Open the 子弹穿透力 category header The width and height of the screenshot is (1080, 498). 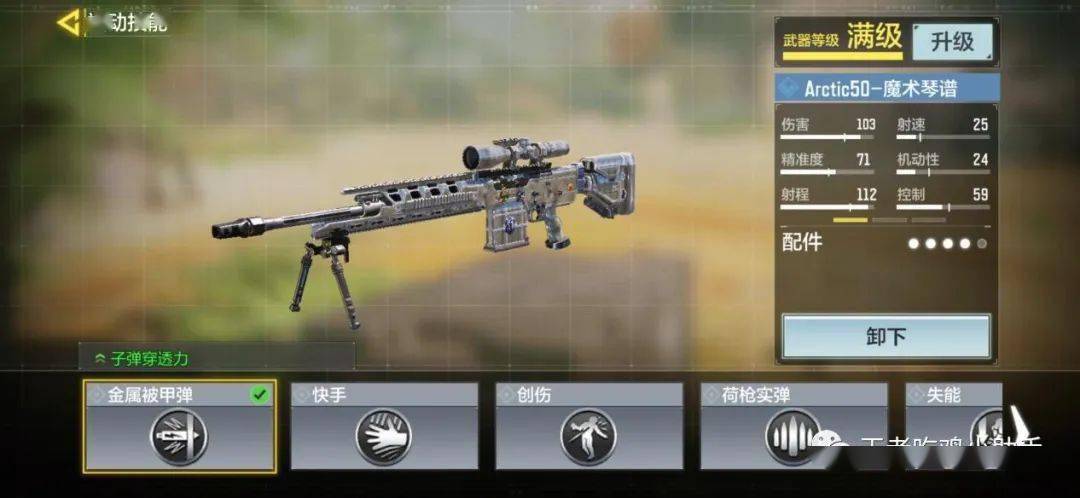pos(216,357)
